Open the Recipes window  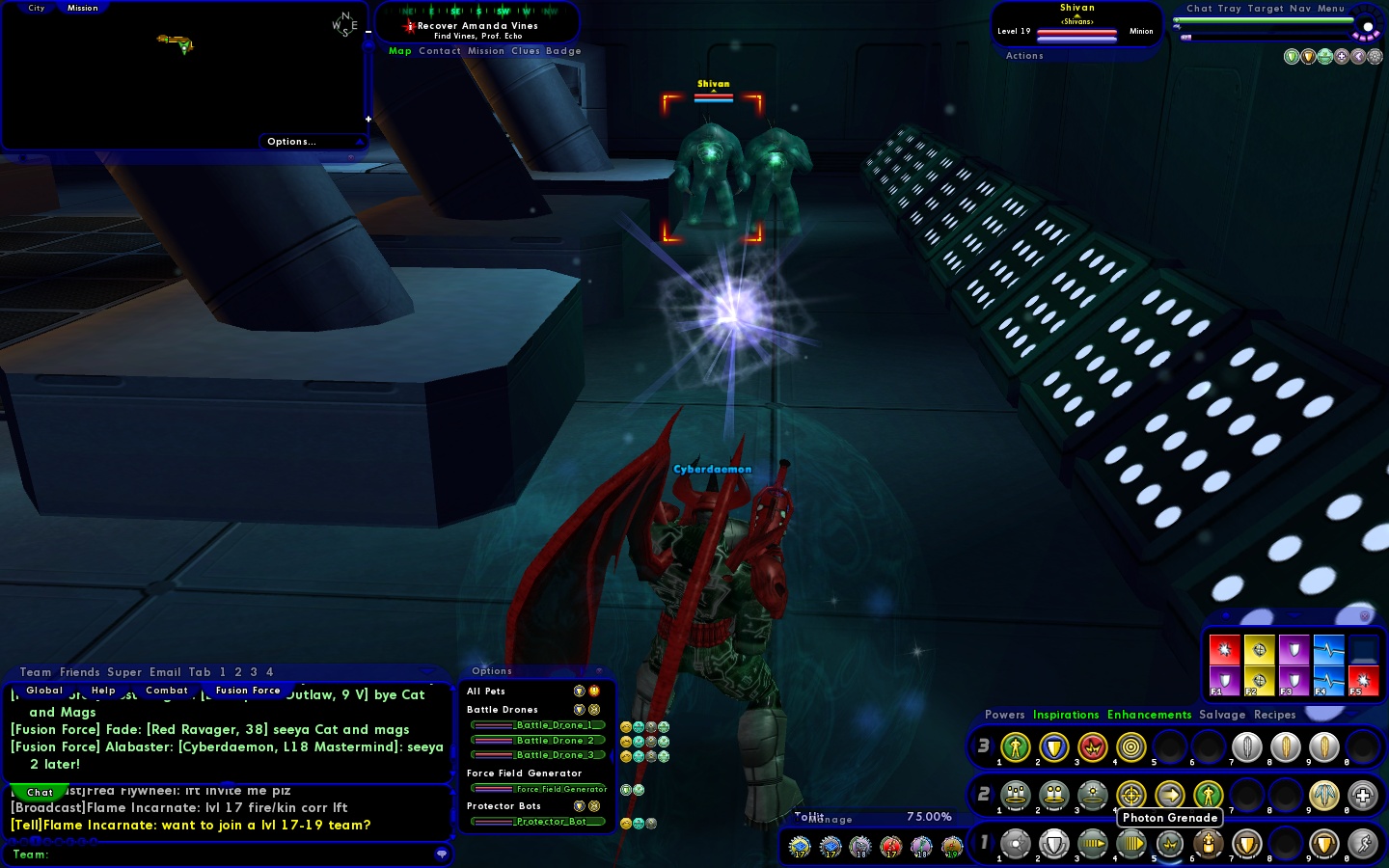tap(1274, 716)
